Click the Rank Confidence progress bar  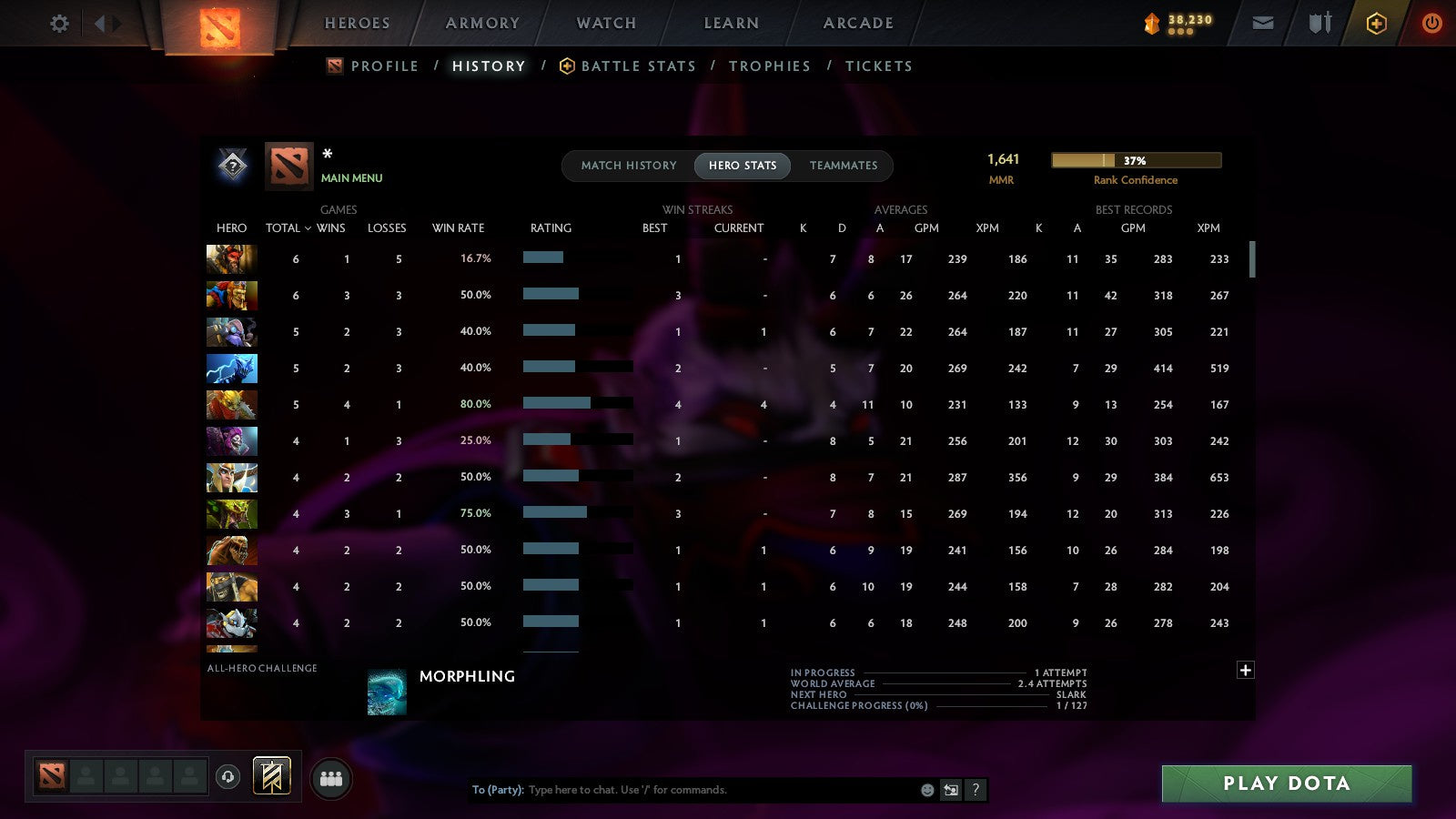pyautogui.click(x=1136, y=160)
